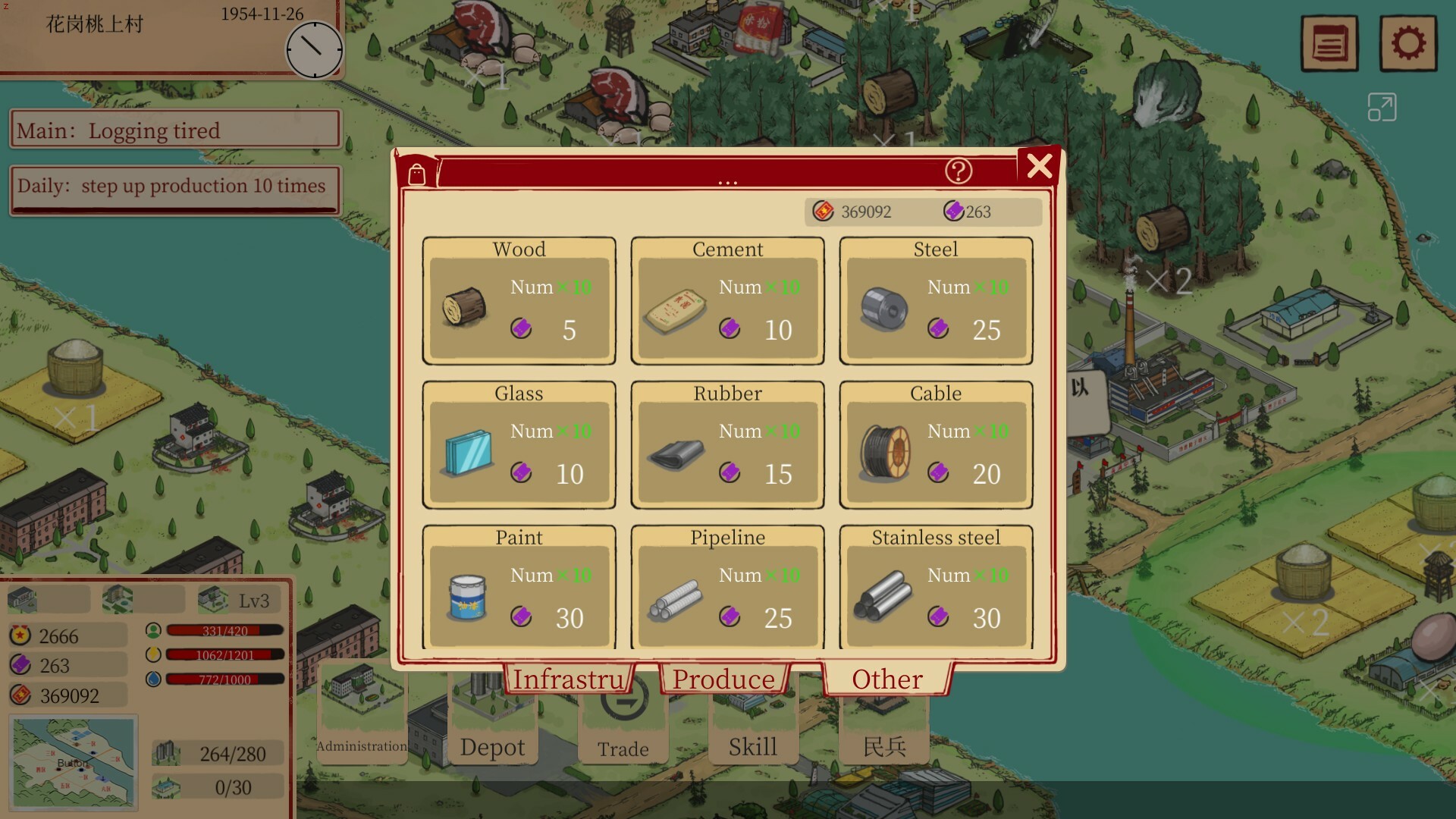Switch to the Infrastru tab
The height and width of the screenshot is (819, 1456).
tap(567, 679)
